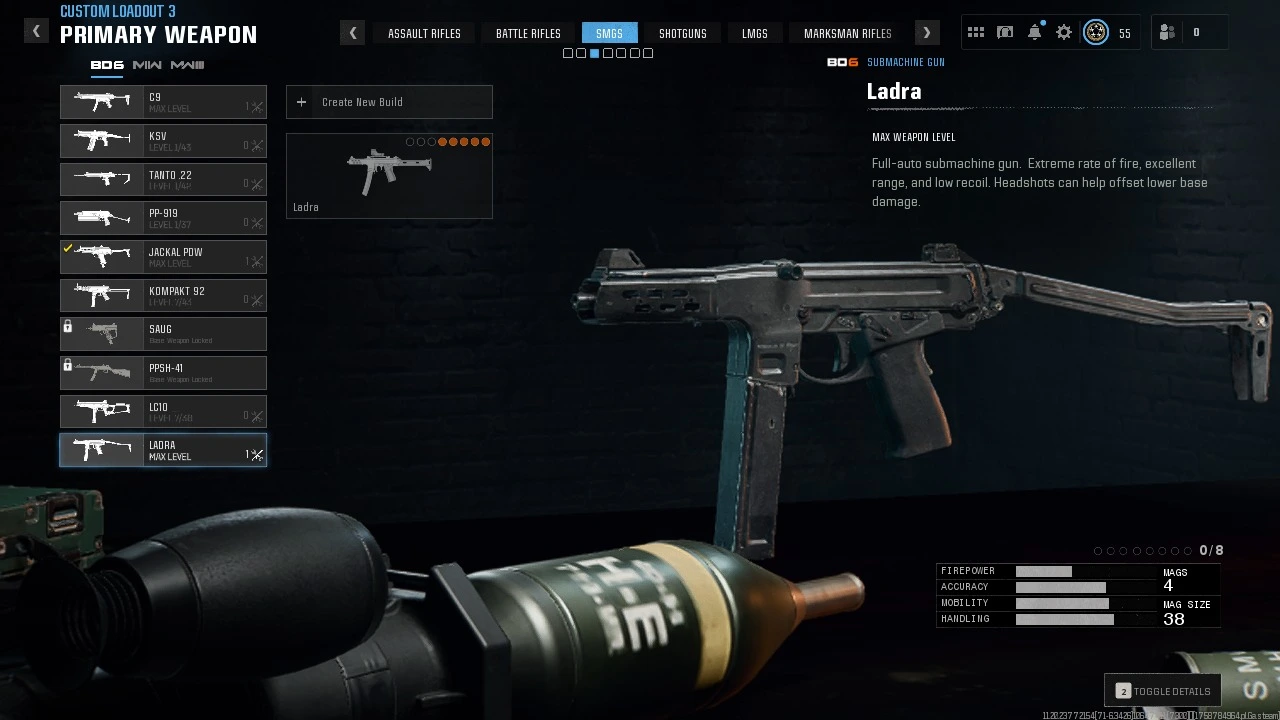This screenshot has height=720, width=1280.
Task: Open the settings gear icon
Action: [x=1064, y=32]
